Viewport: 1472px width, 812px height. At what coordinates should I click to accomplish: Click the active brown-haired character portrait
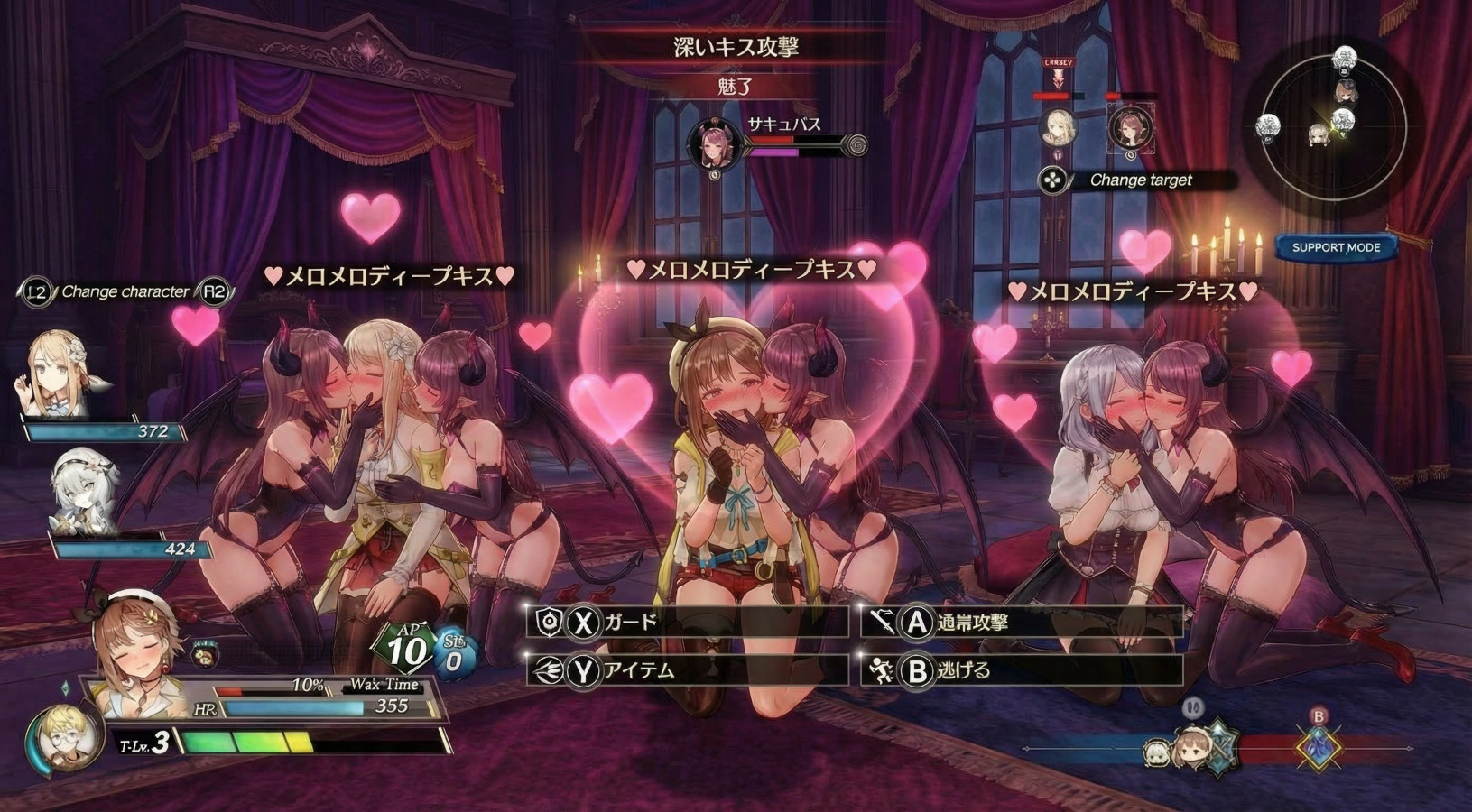[135, 652]
